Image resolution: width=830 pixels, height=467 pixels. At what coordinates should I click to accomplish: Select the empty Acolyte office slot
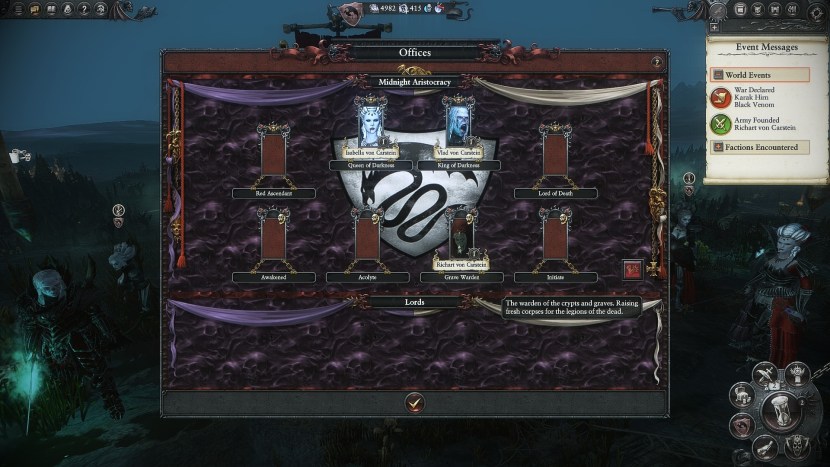(367, 238)
